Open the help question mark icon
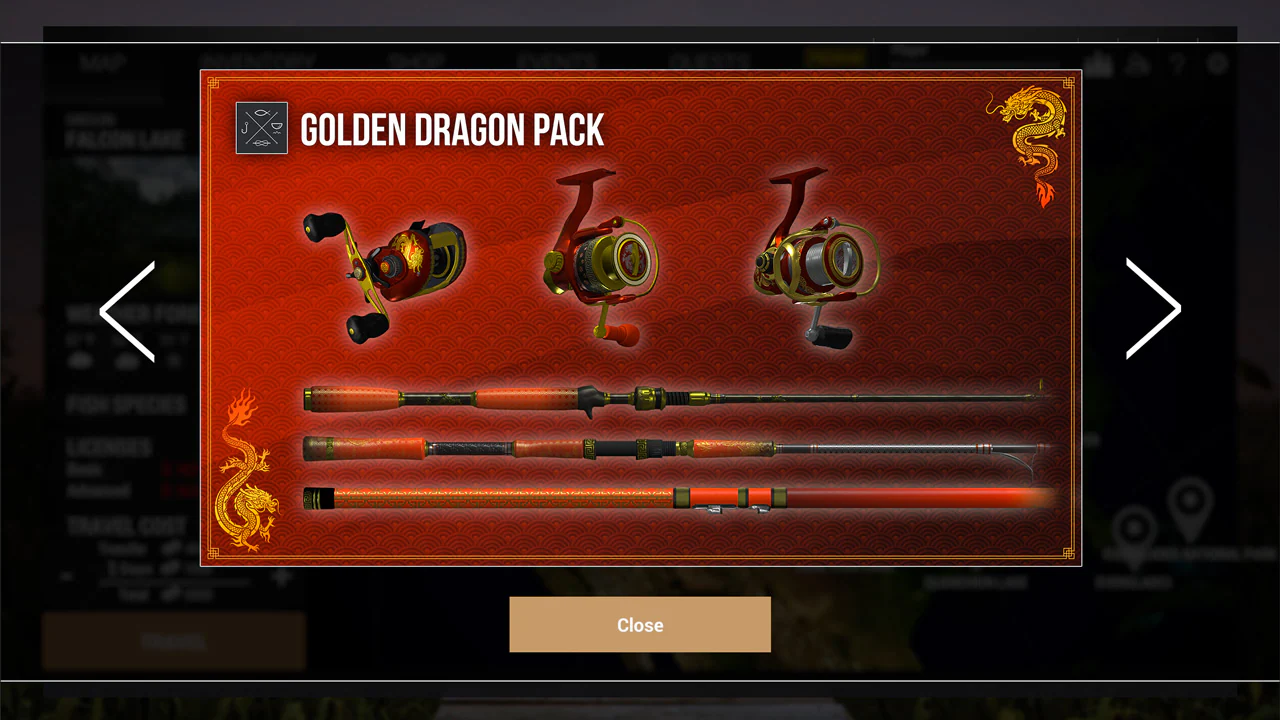 [x=1177, y=64]
